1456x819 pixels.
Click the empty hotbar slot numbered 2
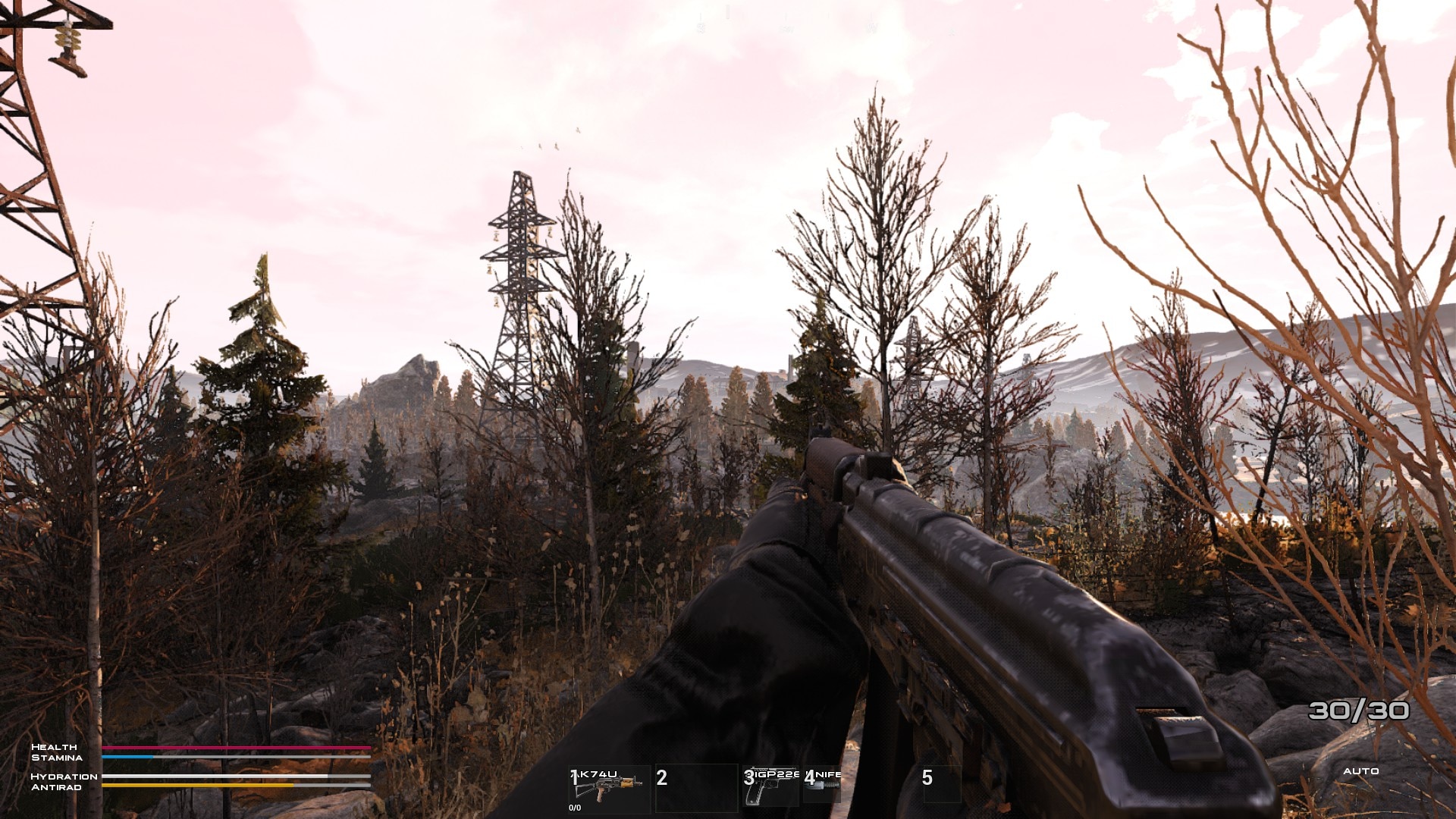coord(695,786)
